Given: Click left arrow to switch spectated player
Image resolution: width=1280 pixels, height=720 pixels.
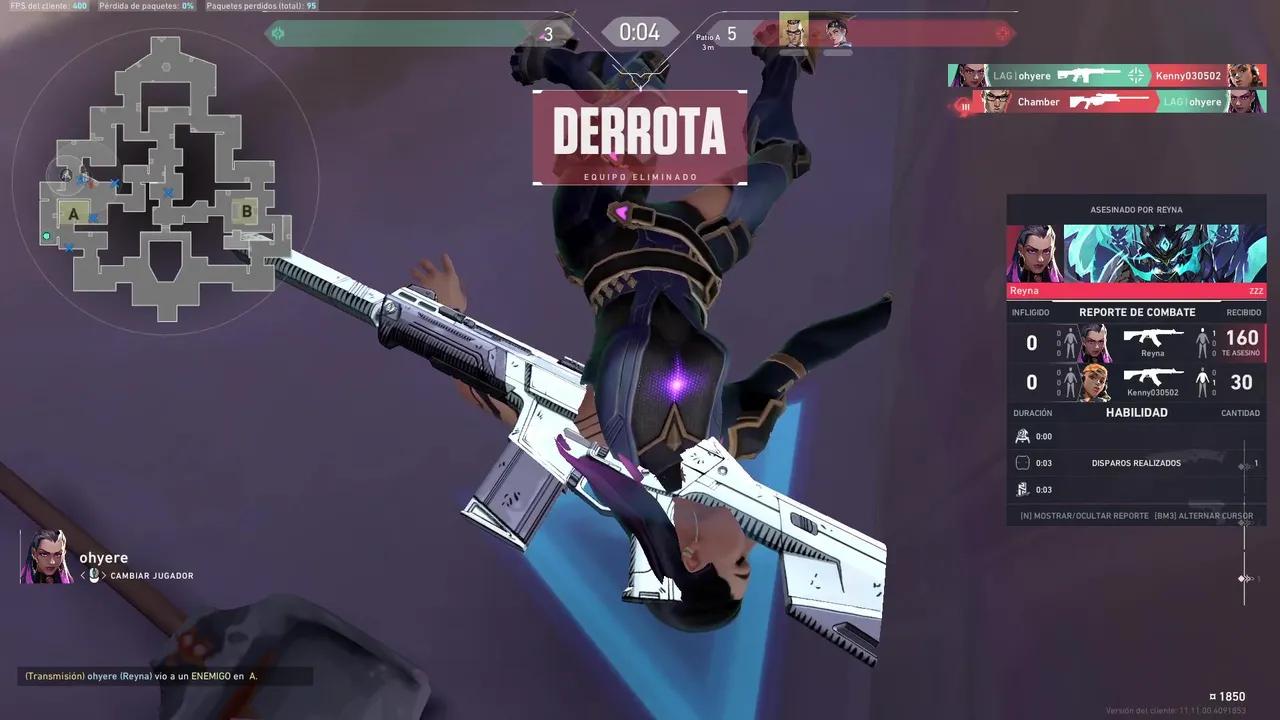Looking at the screenshot, I should coord(83,575).
